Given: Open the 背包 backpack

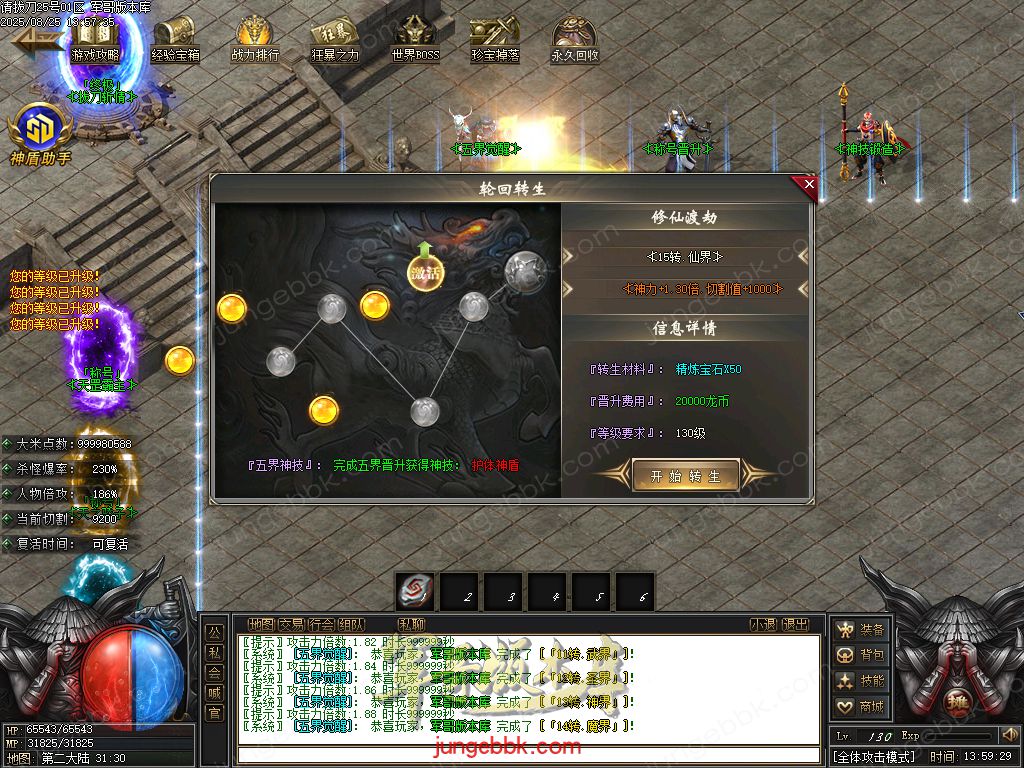Looking at the screenshot, I should tap(861, 655).
